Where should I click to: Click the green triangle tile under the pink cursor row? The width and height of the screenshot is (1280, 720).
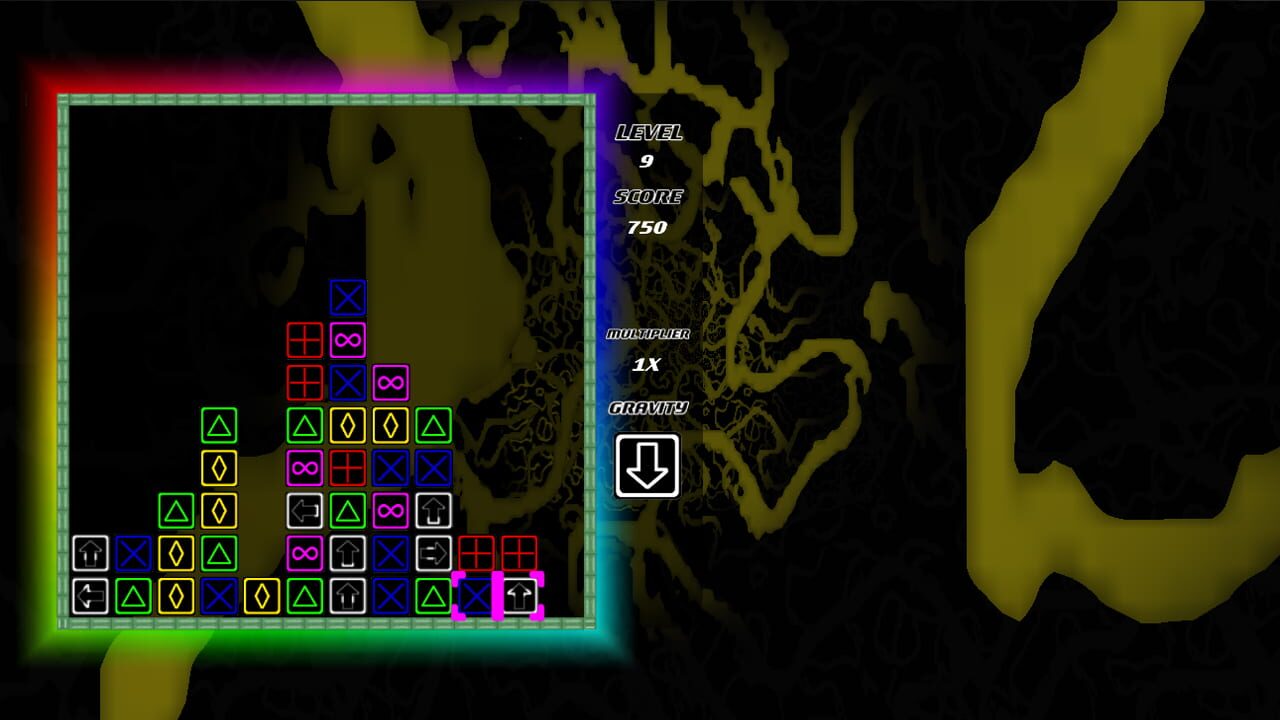(432, 598)
